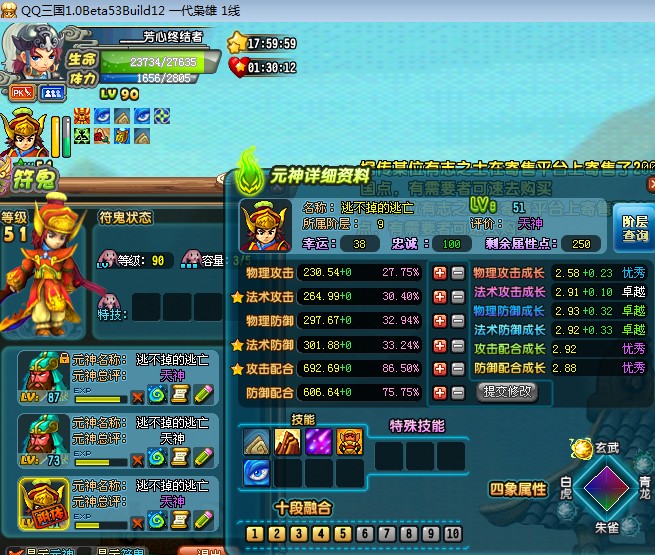
Task: Remove a point from 法术攻击
Action: [x=457, y=296]
